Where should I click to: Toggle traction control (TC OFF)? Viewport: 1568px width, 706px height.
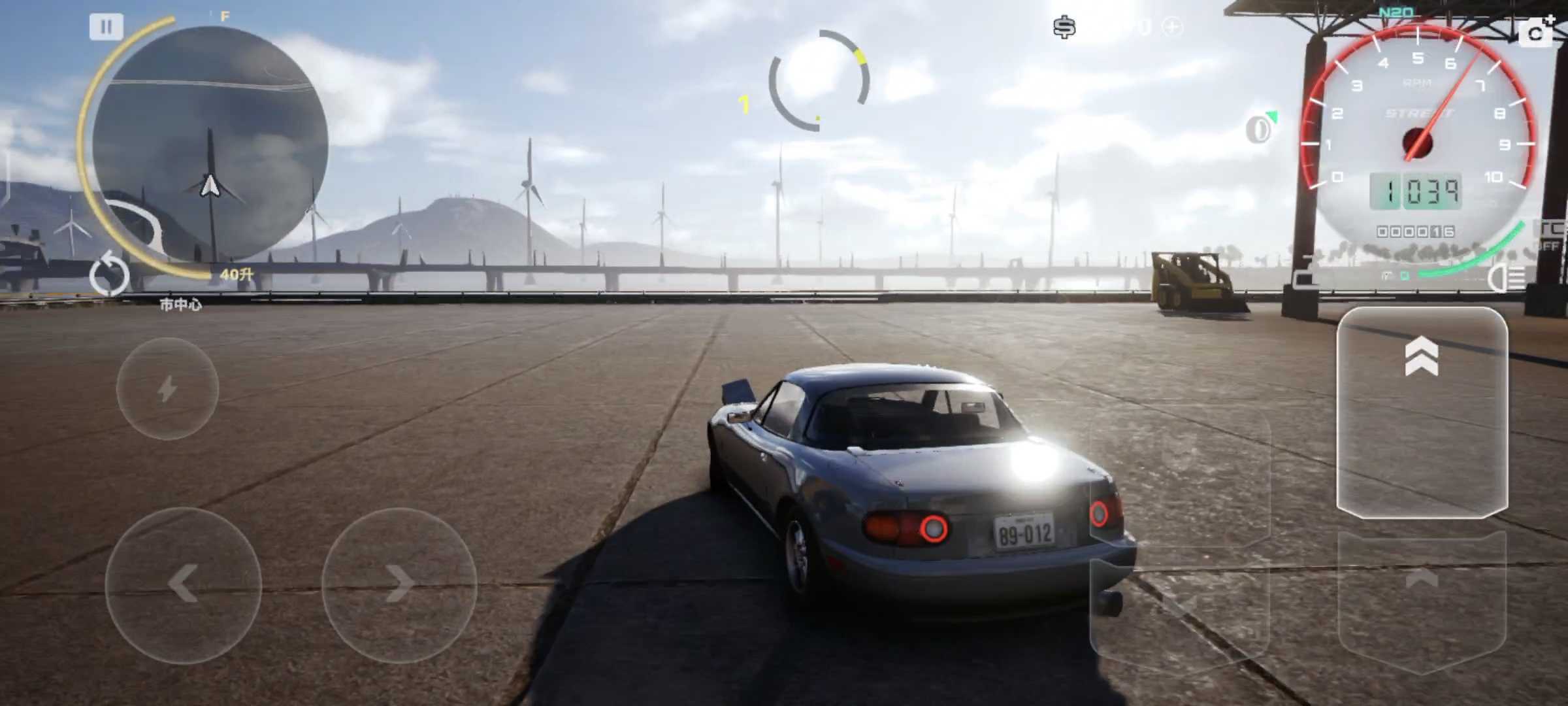1551,235
